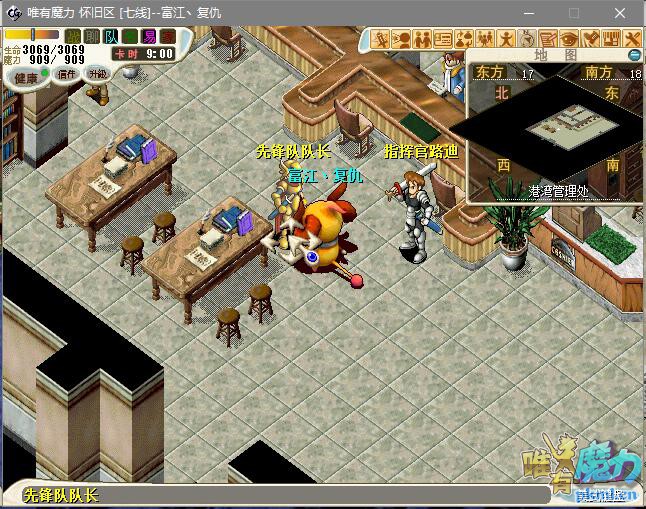The width and height of the screenshot is (646, 509).
Task: Open the eye-shaped view icon in the toolbar
Action: (570, 39)
